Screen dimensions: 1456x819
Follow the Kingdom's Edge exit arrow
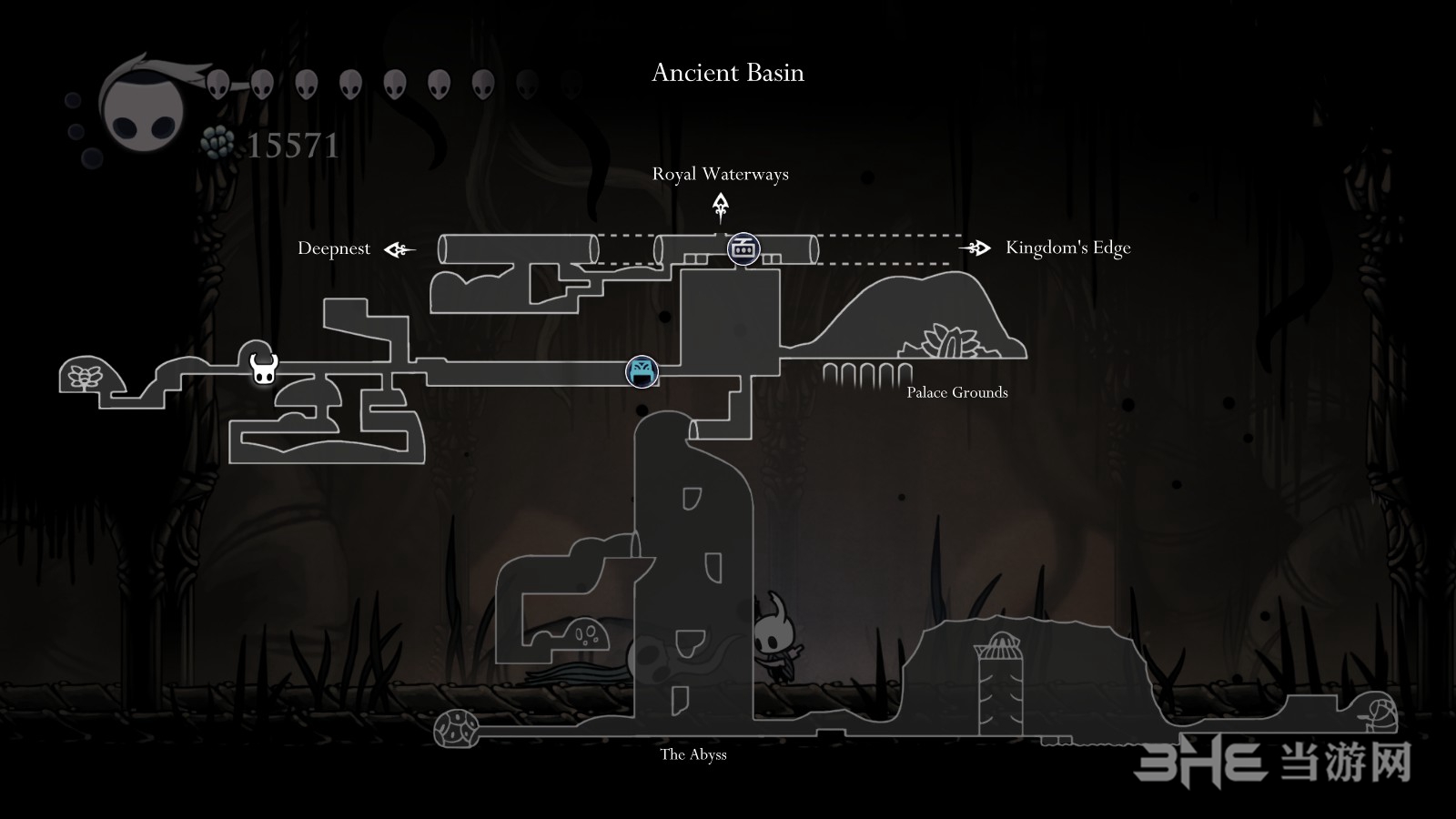[x=975, y=248]
